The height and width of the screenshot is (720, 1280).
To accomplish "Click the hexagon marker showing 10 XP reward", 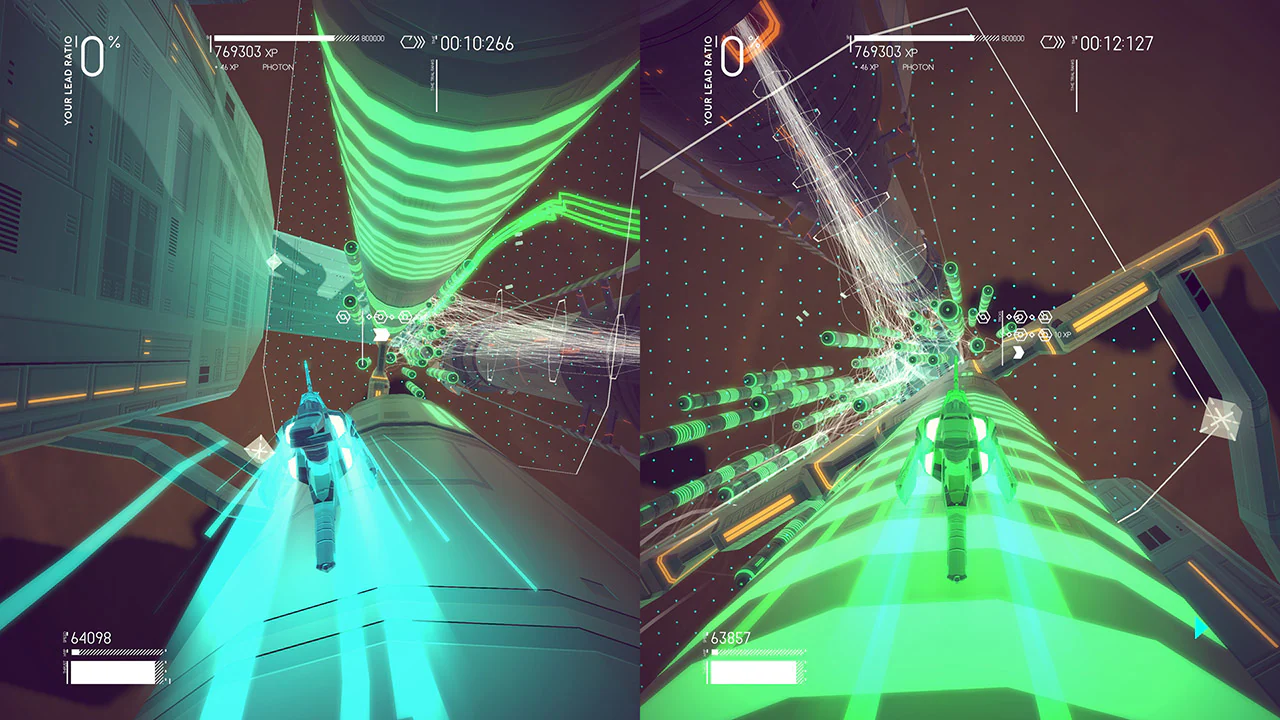I will (x=1045, y=334).
